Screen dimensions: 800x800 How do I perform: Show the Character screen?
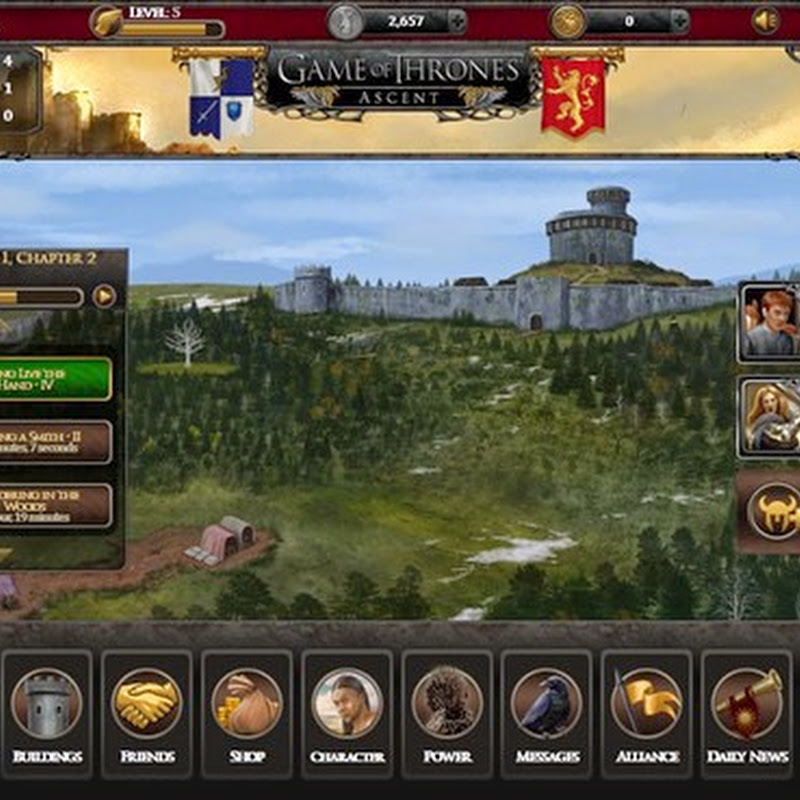coord(347,712)
